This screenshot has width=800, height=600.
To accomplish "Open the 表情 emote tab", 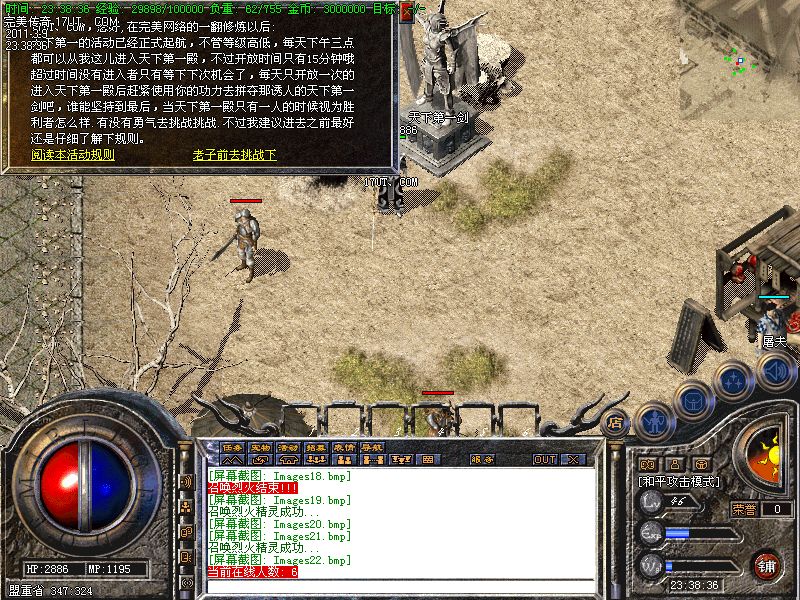I will pyautogui.click(x=344, y=447).
